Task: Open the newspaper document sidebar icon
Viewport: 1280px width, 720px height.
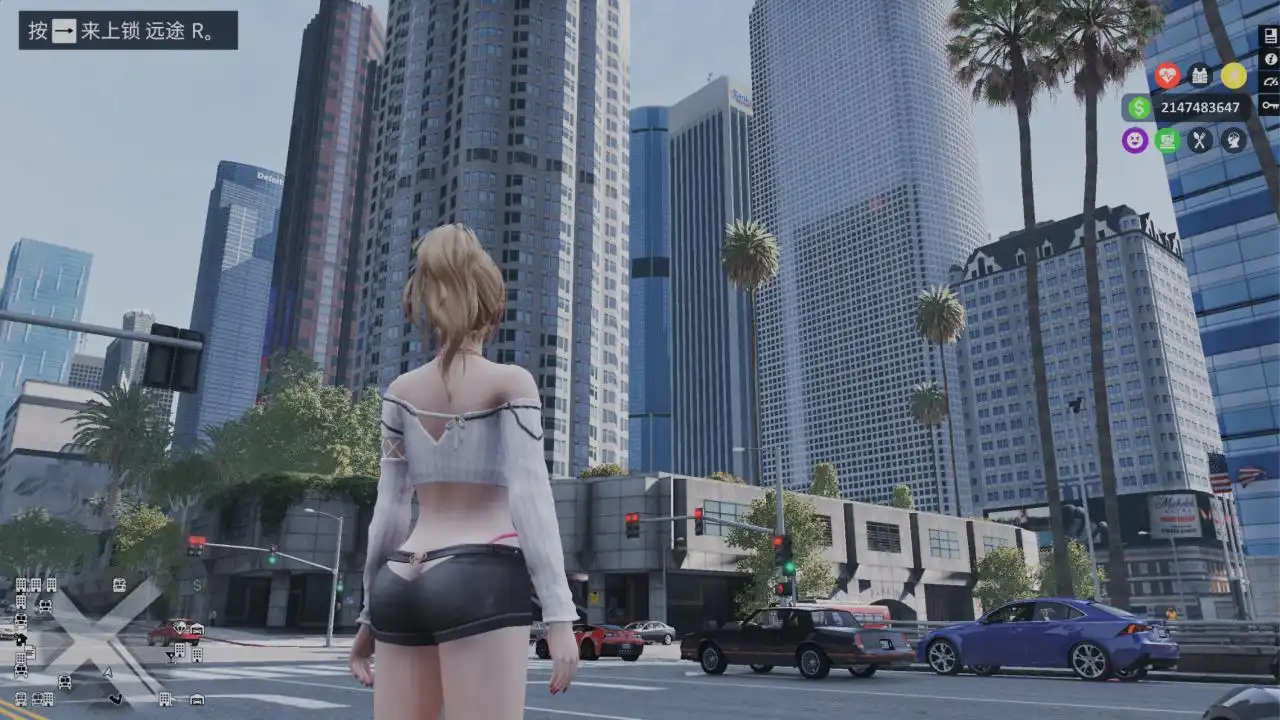Action: click(x=1270, y=36)
